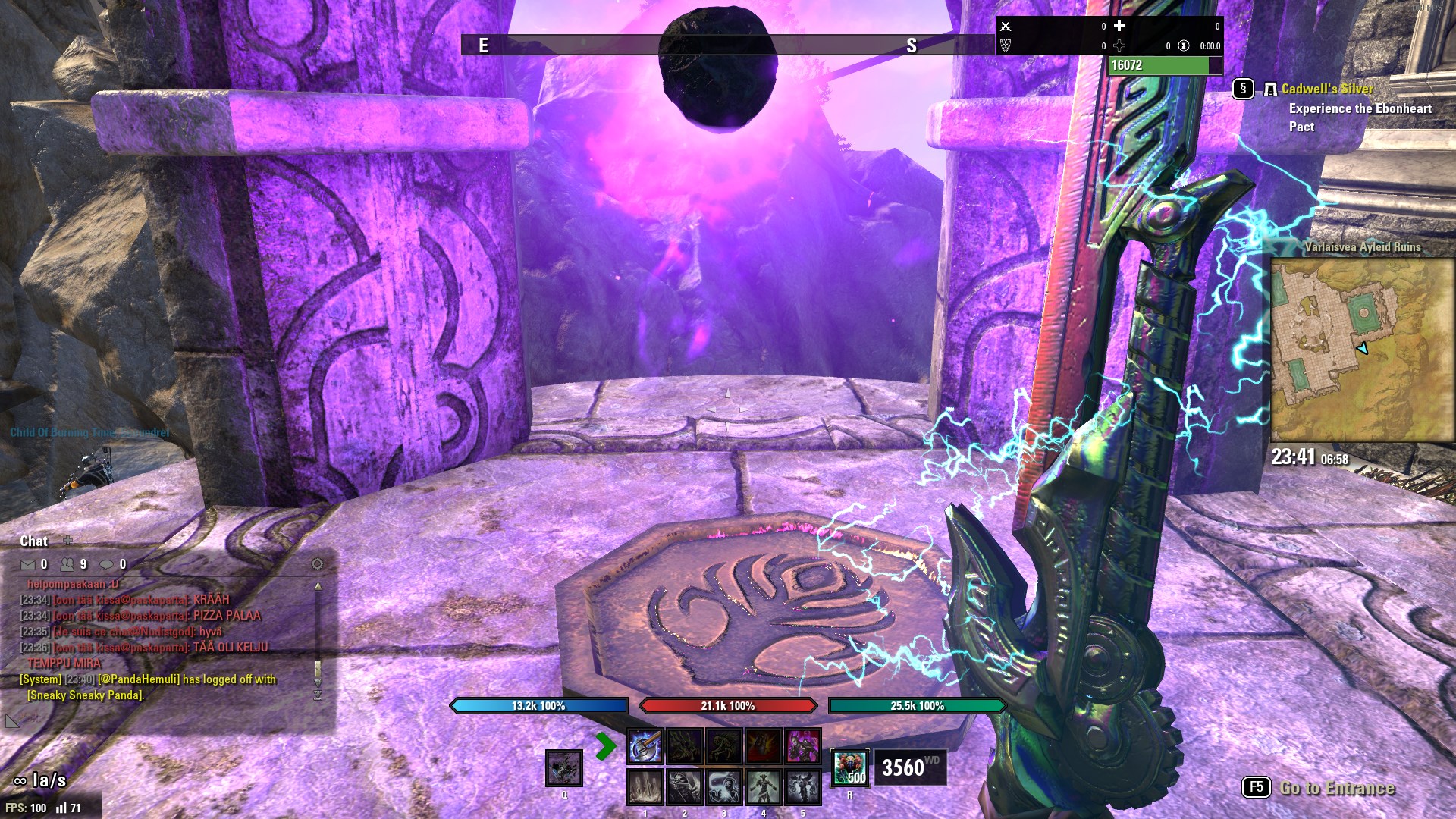Viewport: 1456px width, 819px height.
Task: Jump to the bottom of chat
Action: [318, 695]
